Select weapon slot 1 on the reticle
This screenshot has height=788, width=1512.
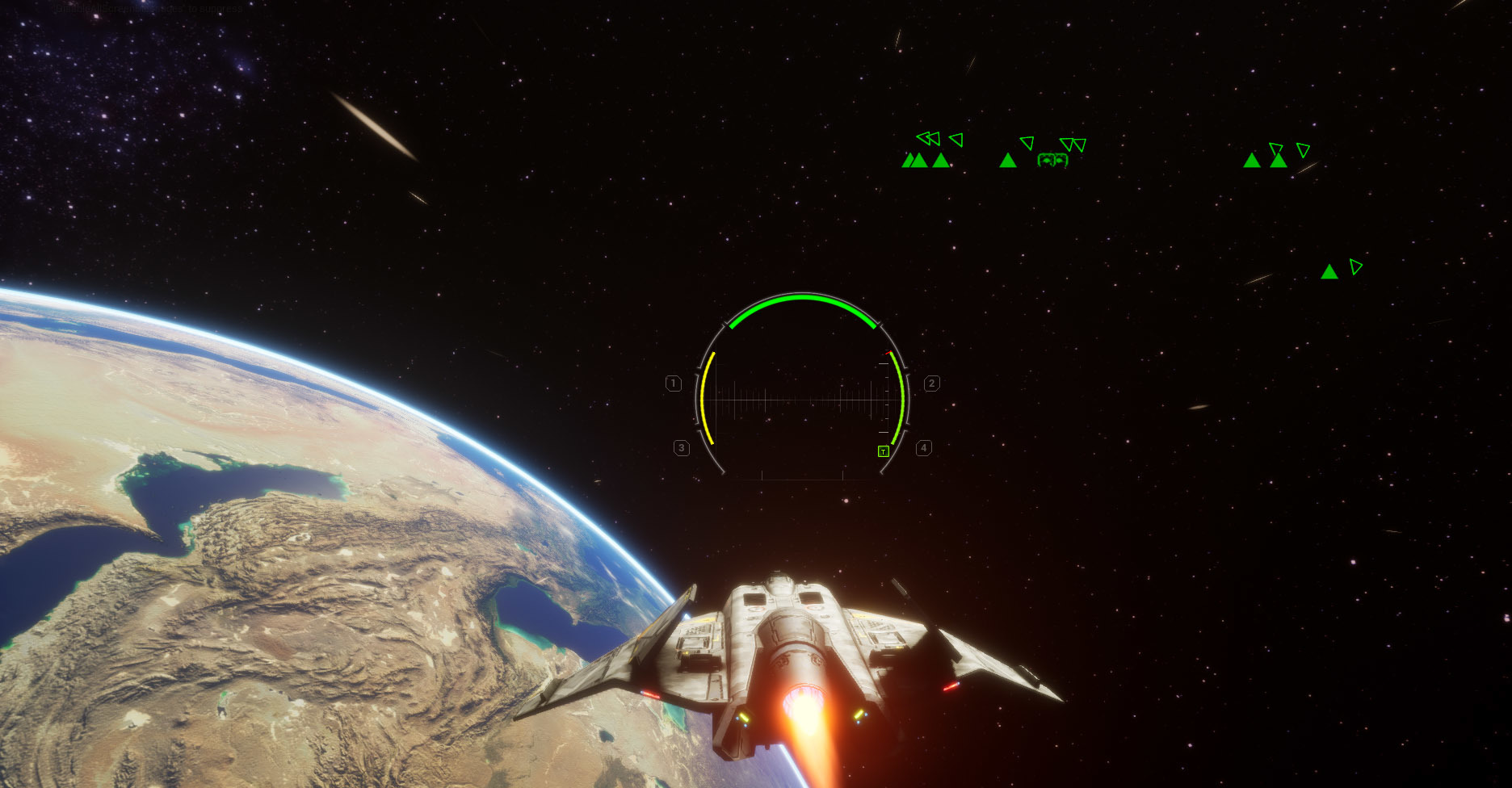point(674,384)
